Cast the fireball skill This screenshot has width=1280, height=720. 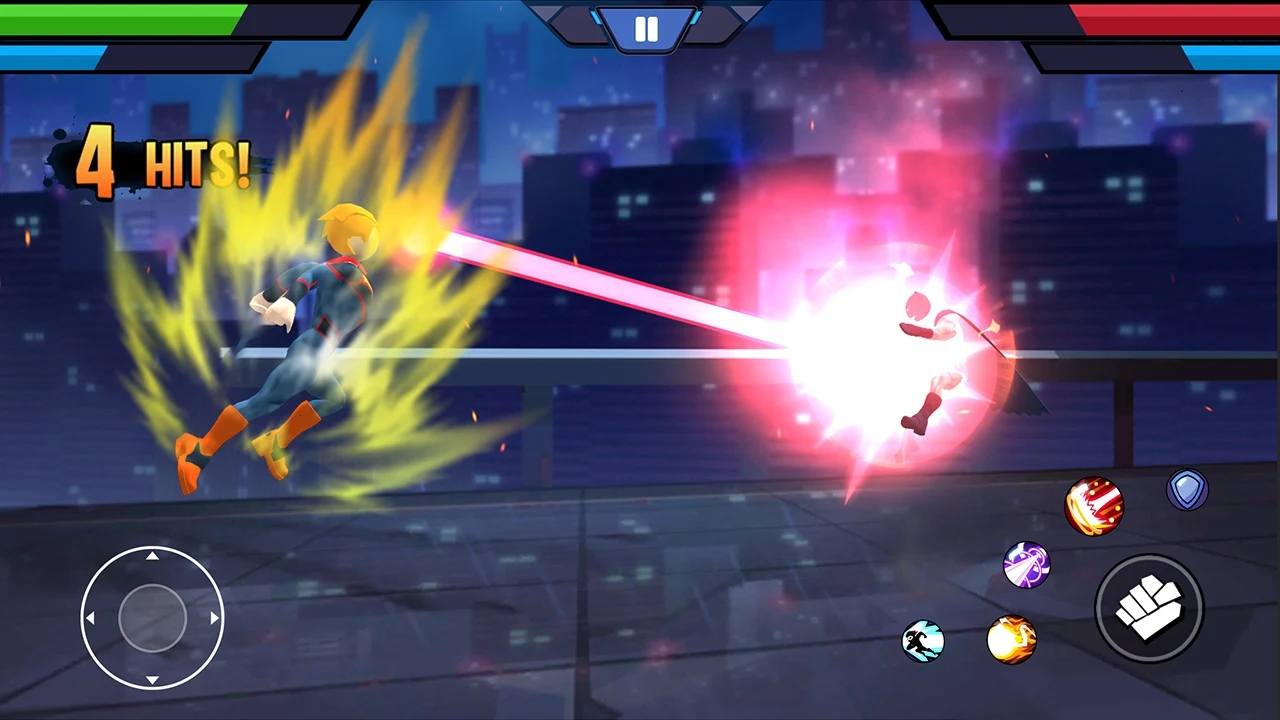point(1012,640)
